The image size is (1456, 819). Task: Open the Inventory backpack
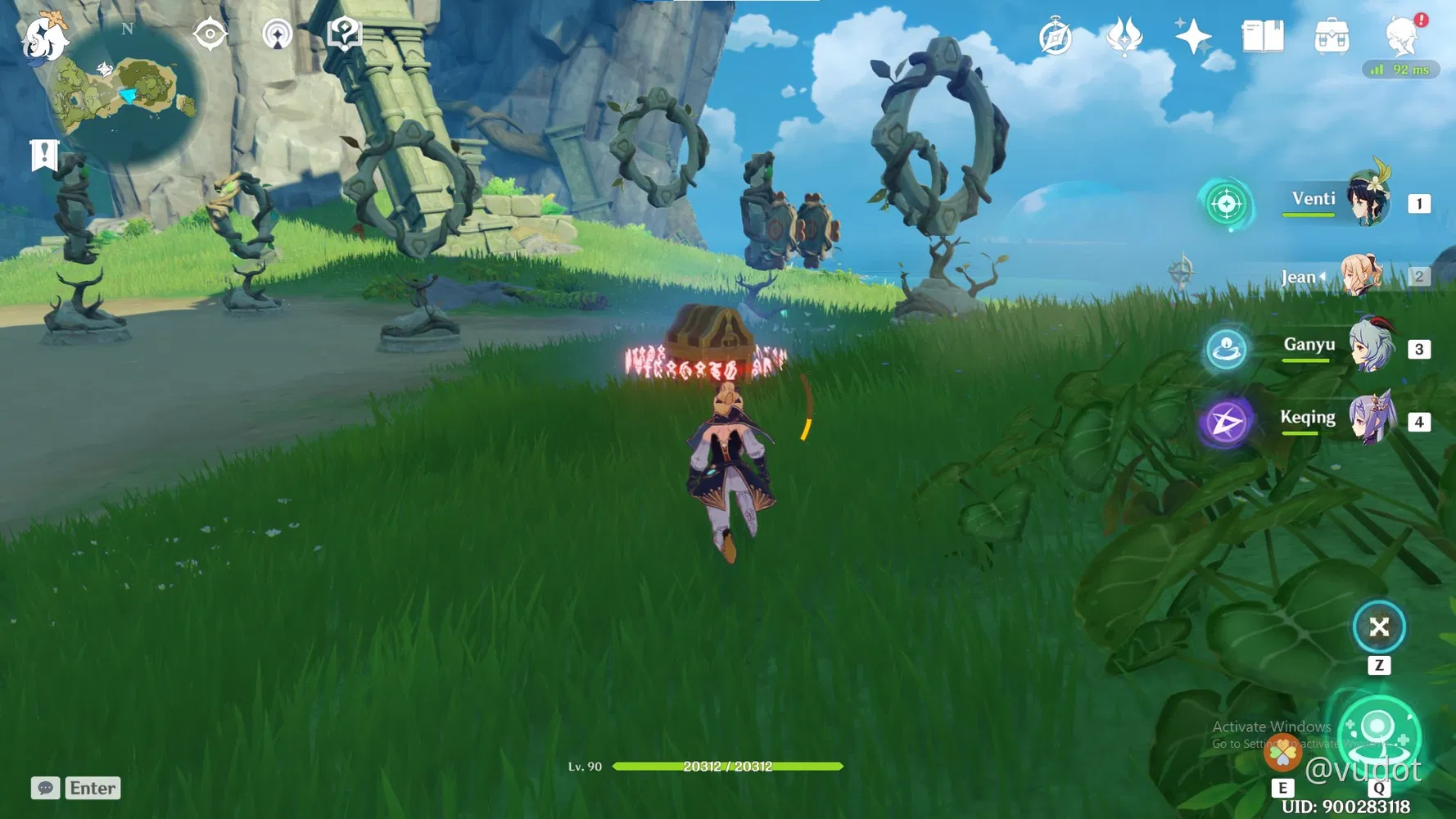(1333, 37)
